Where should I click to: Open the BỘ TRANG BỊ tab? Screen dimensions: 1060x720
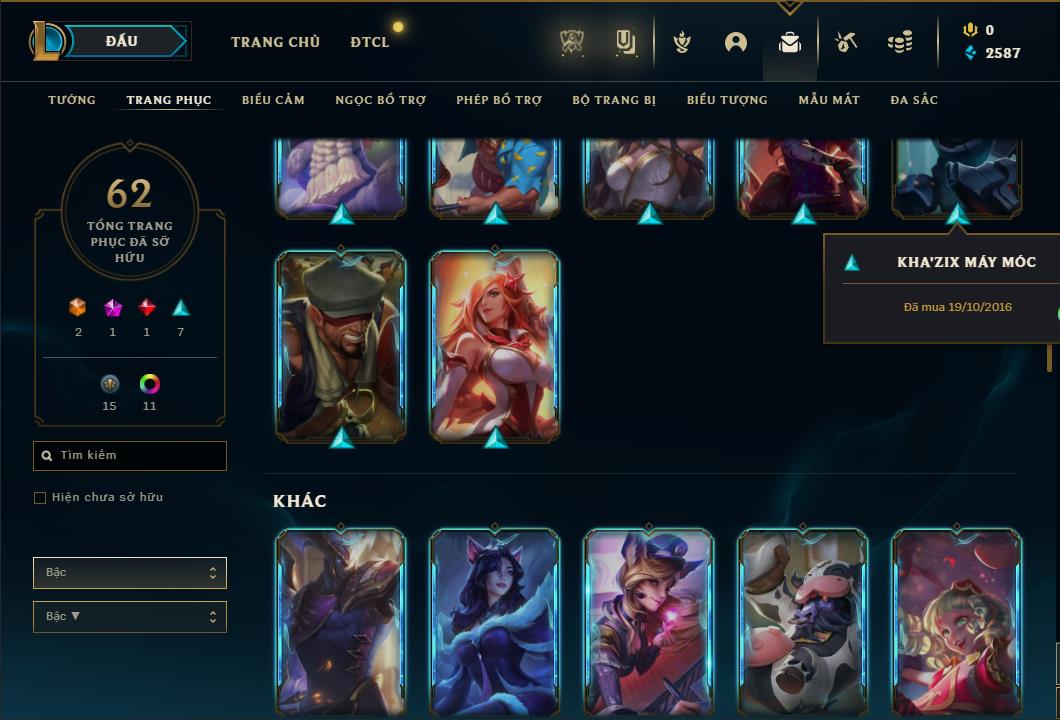[x=614, y=100]
